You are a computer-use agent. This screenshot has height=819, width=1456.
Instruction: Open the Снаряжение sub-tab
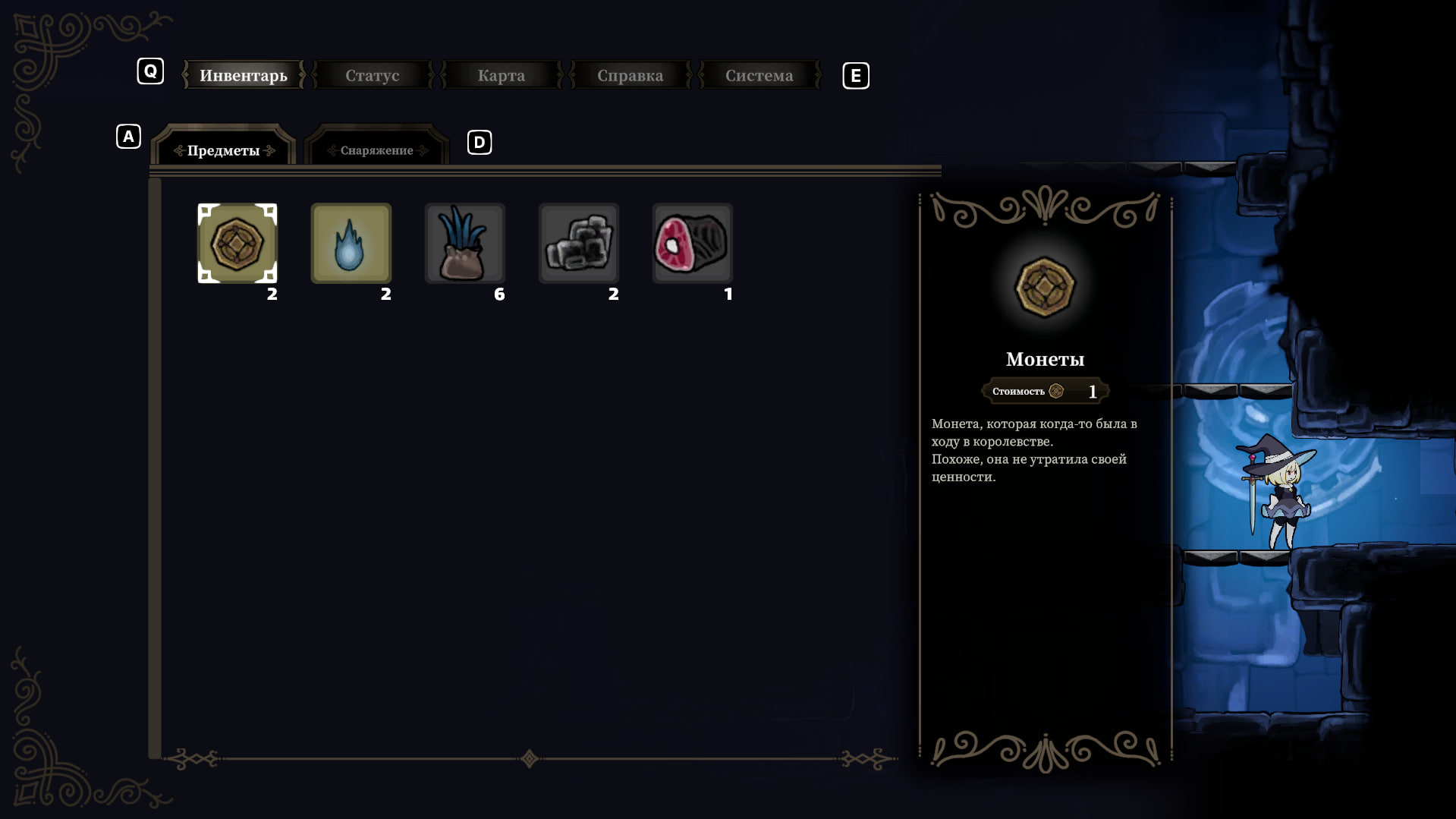pos(376,150)
